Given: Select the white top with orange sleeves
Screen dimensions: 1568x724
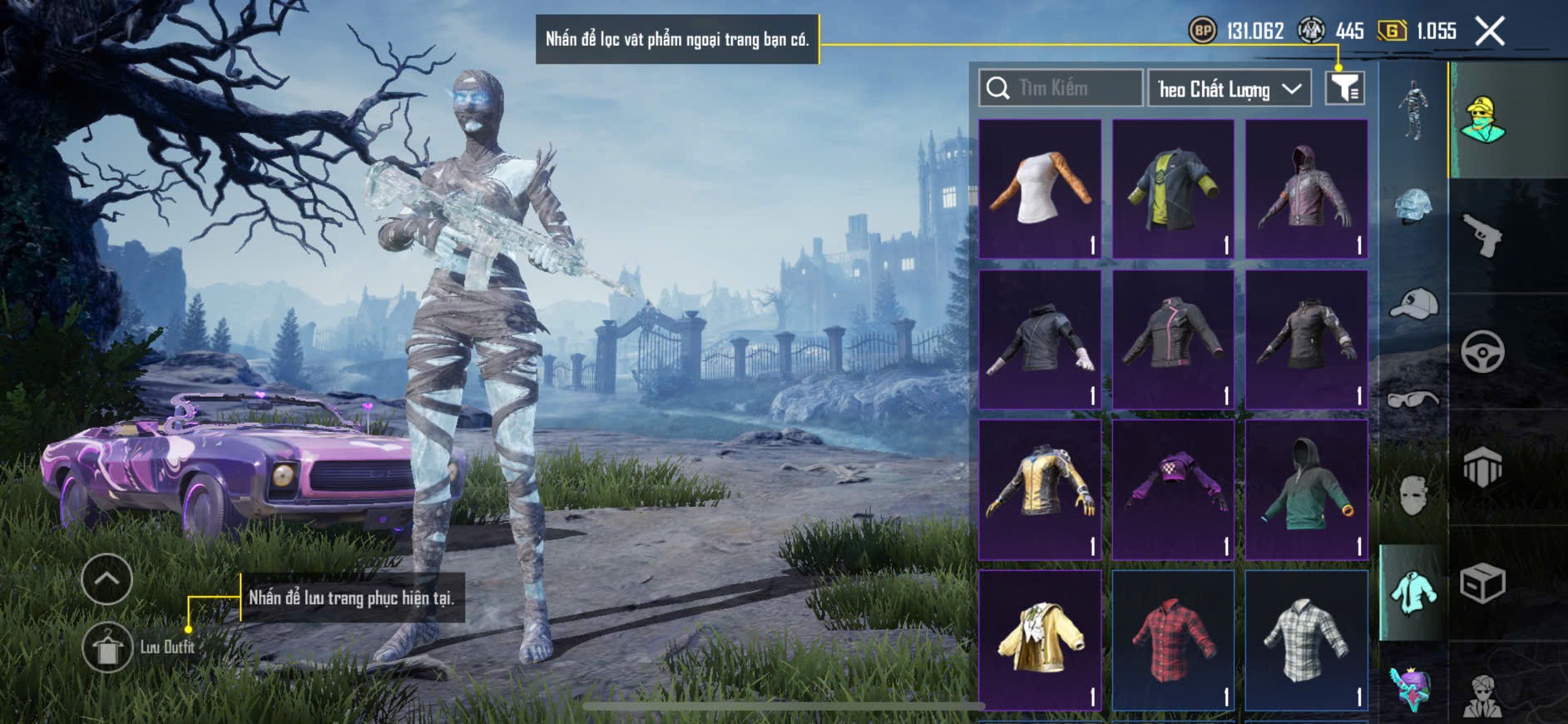Looking at the screenshot, I should (x=1040, y=189).
